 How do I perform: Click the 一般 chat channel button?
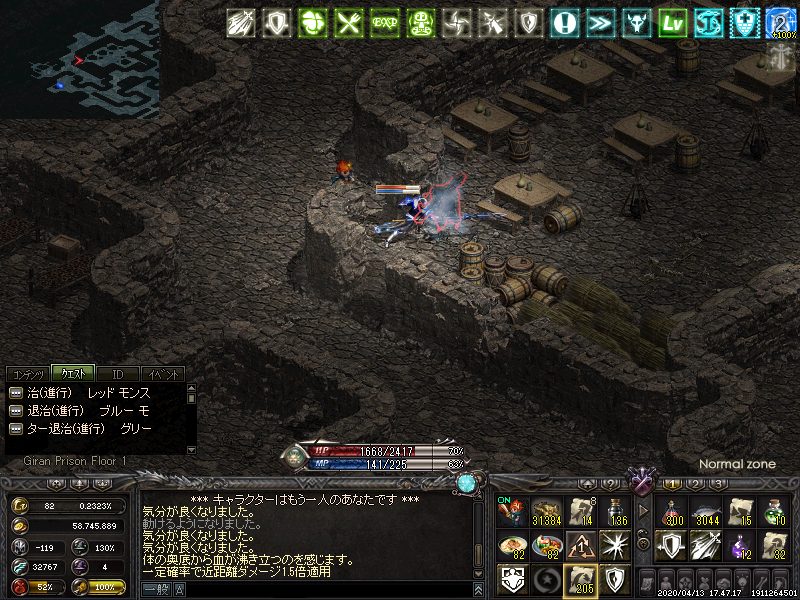(x=155, y=591)
